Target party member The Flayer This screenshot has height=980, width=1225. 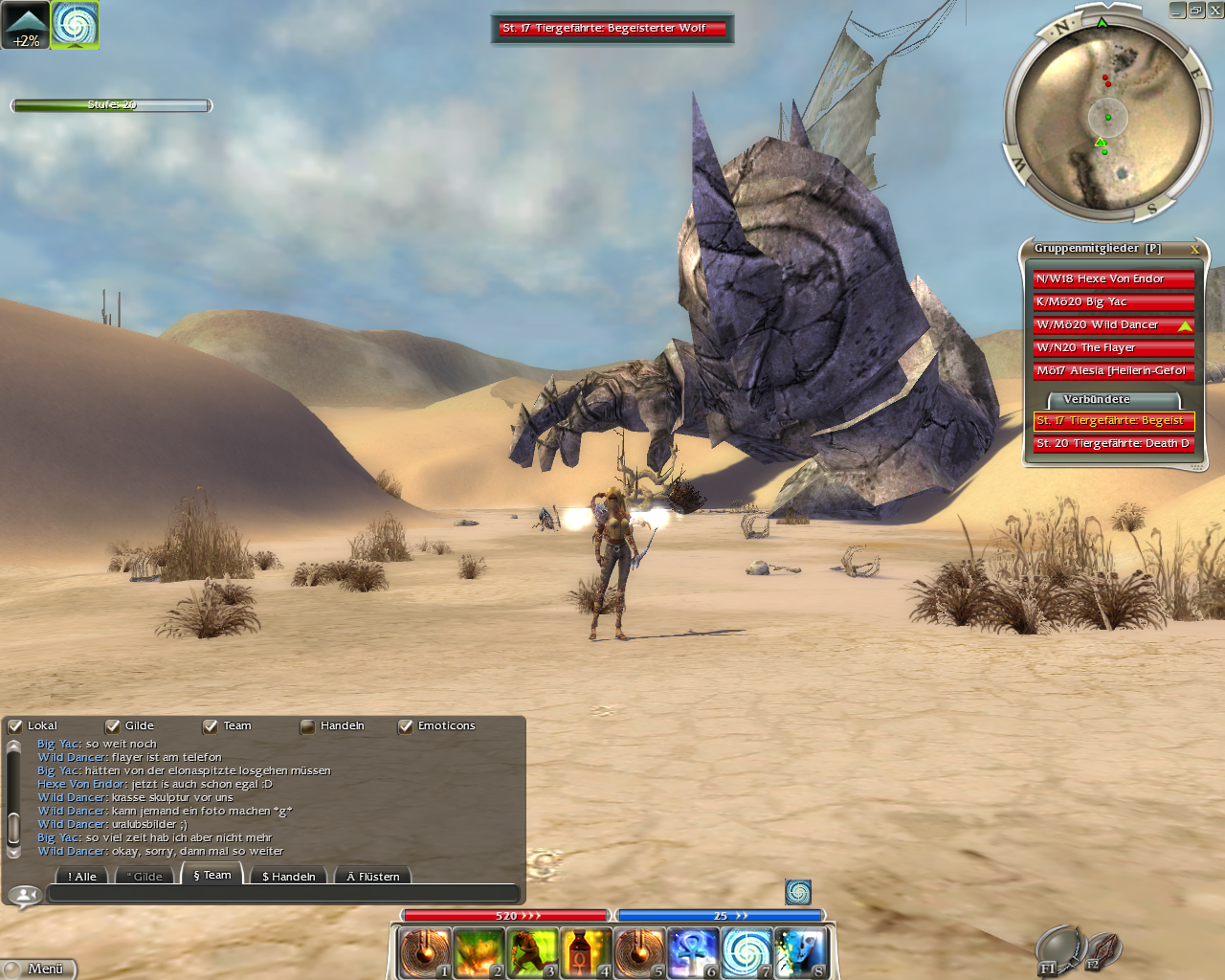pos(1113,347)
